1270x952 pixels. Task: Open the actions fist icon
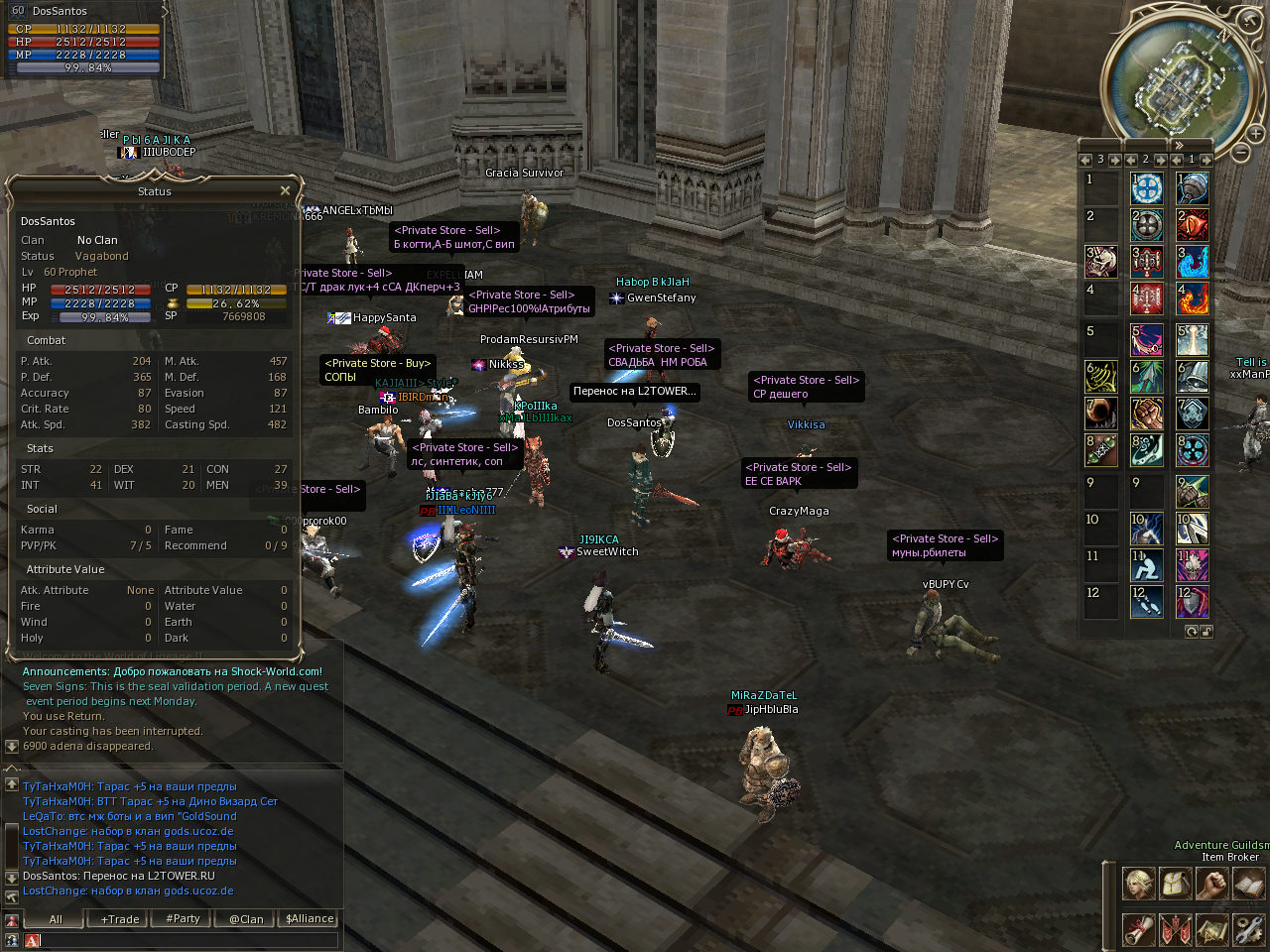1211,883
